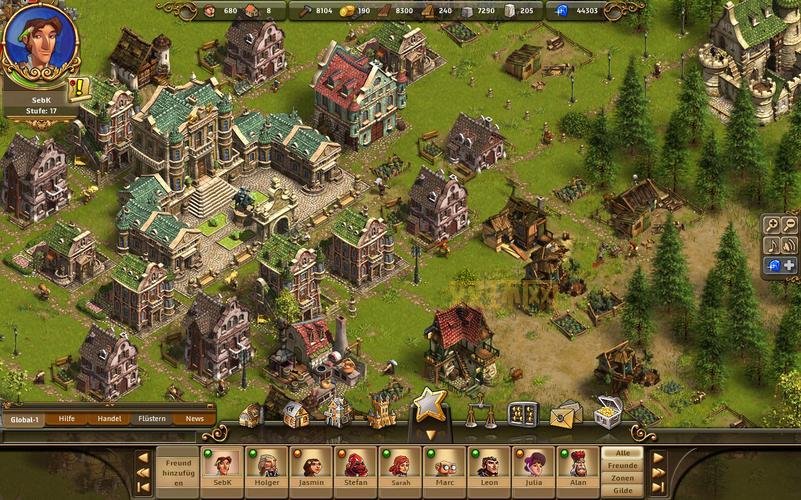Viewport: 801px width, 500px height.
Task: Switch to the Global-1 chat tab
Action: (26, 419)
